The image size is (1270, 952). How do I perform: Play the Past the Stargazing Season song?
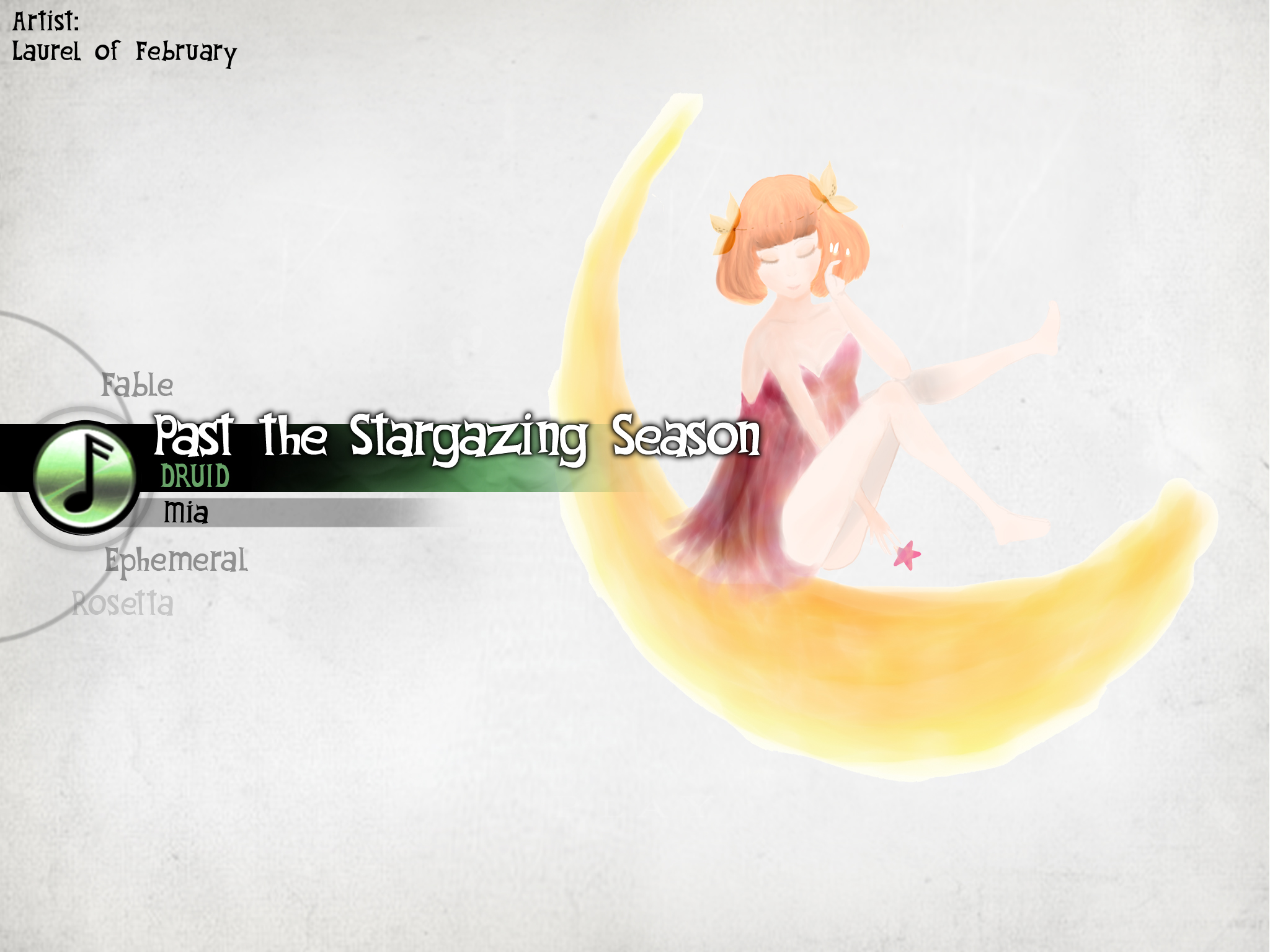pyautogui.click(x=456, y=436)
